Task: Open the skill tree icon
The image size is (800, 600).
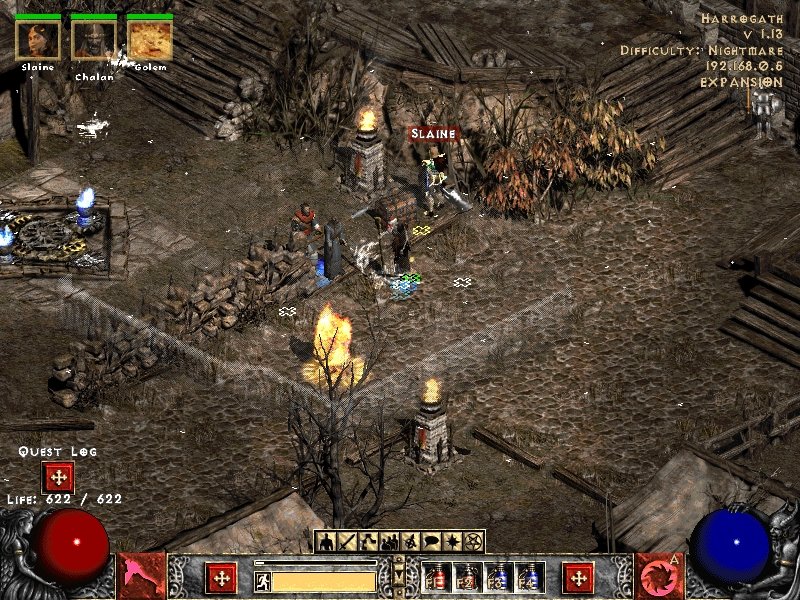Action: pyautogui.click(x=368, y=542)
